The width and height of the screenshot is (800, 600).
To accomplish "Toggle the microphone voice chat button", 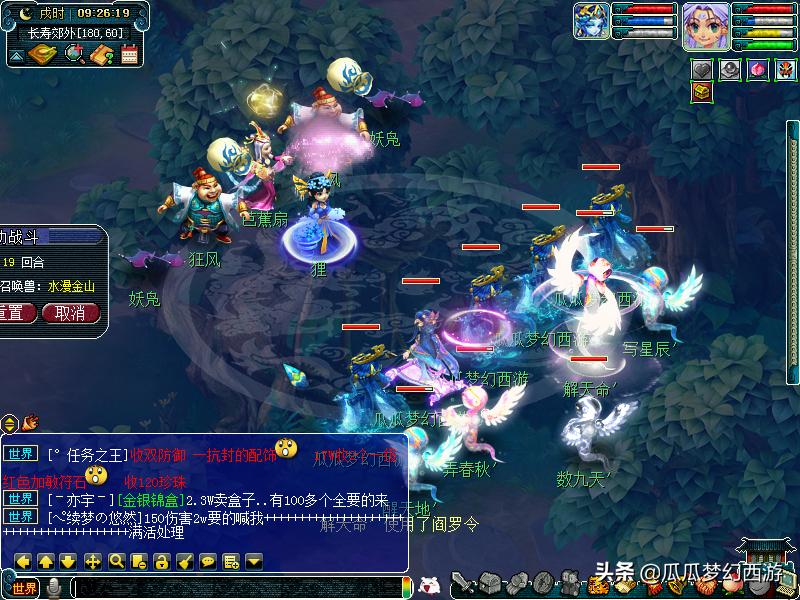I will (55, 588).
